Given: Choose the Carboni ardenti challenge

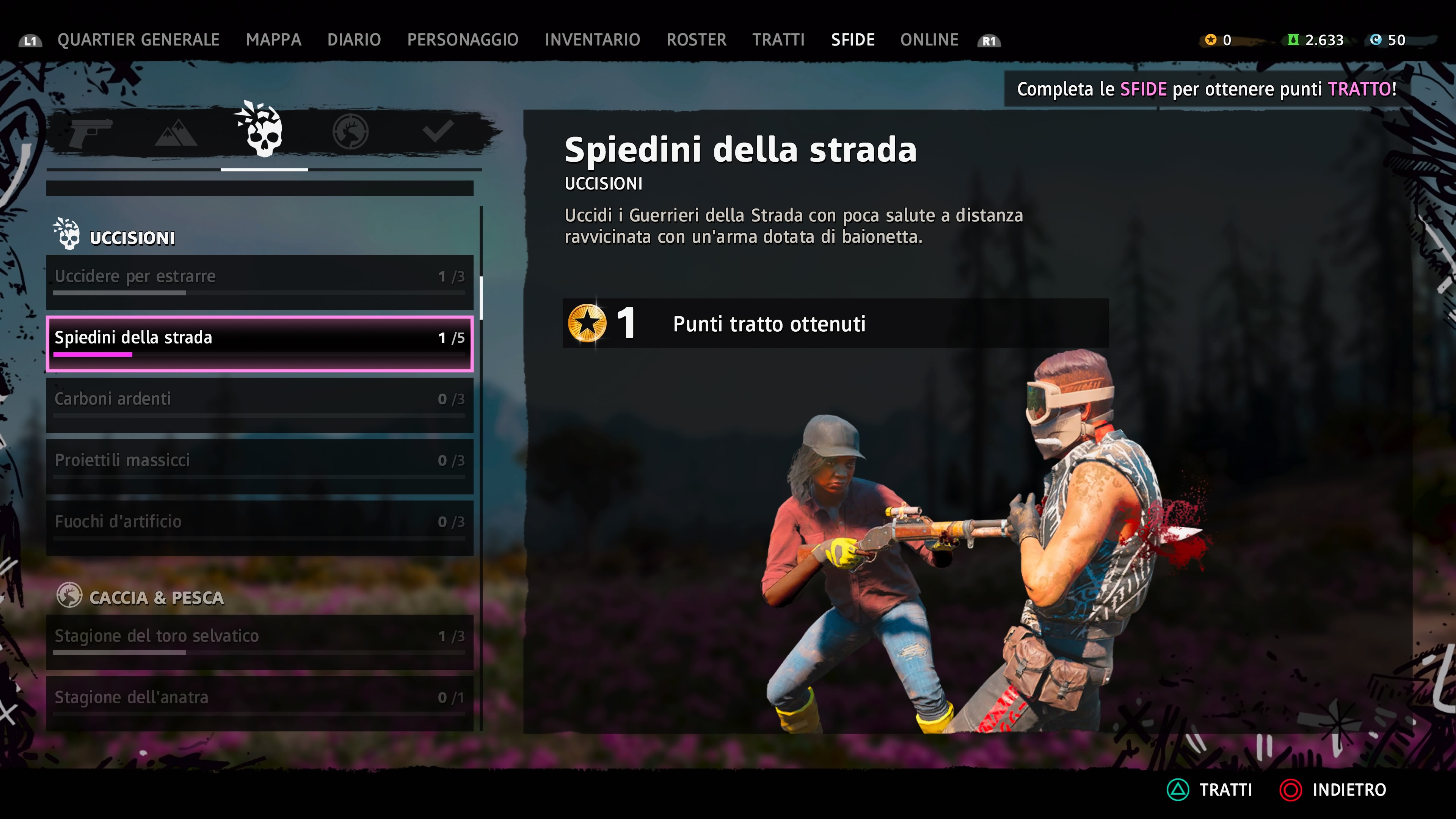Looking at the screenshot, I should click(x=259, y=404).
